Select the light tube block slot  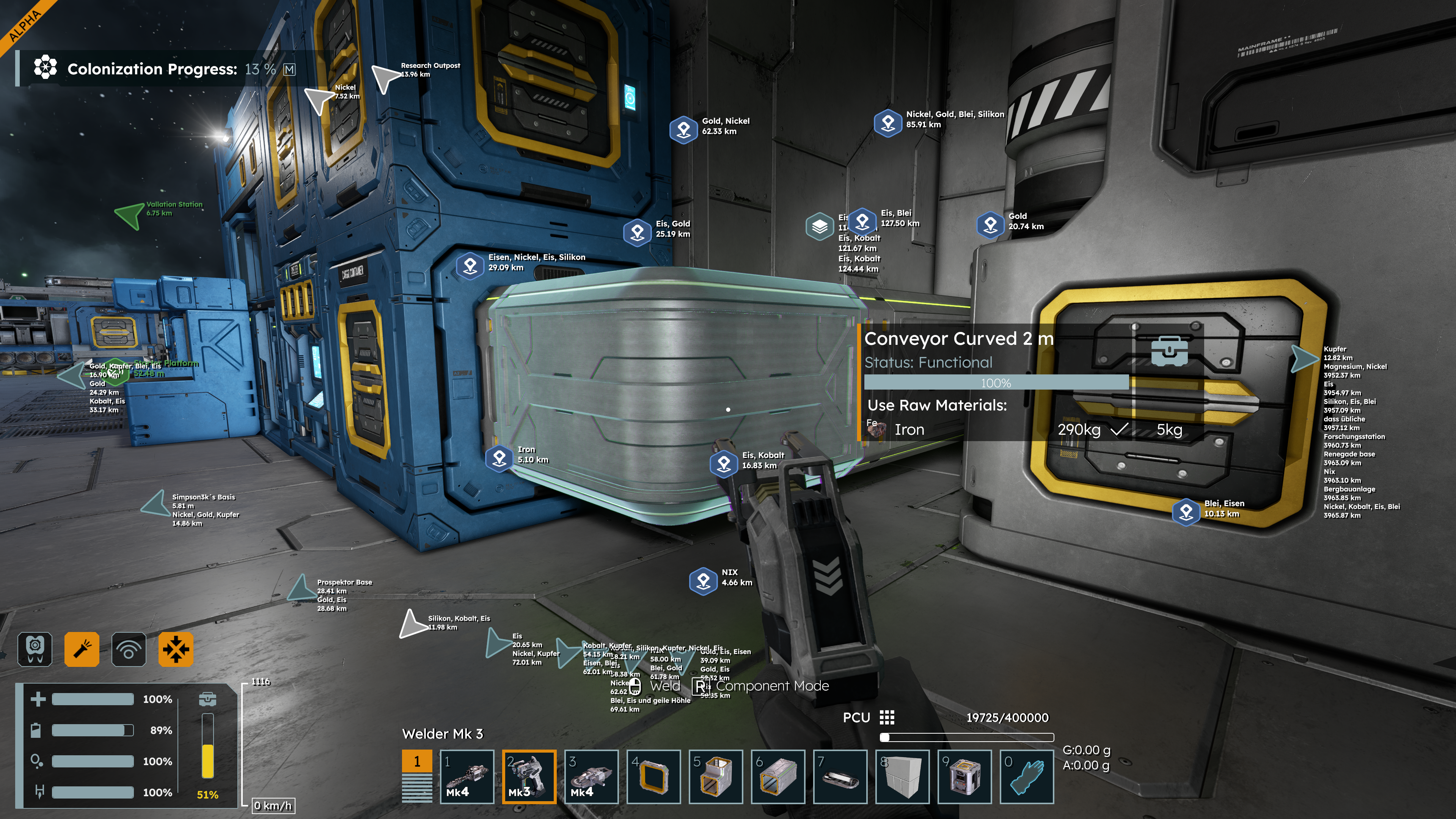(840, 777)
